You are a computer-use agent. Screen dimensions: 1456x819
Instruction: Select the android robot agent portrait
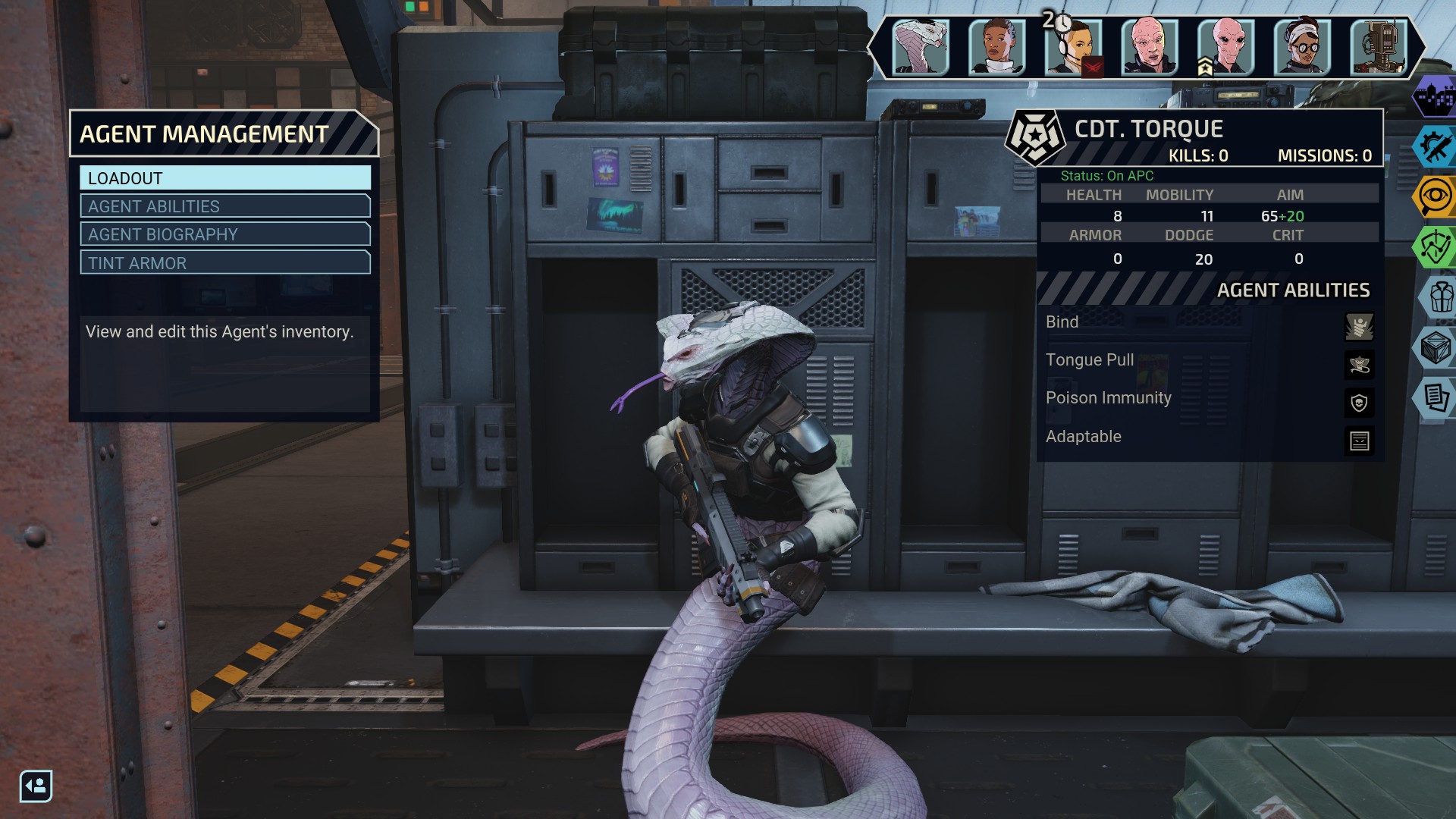click(x=1379, y=47)
